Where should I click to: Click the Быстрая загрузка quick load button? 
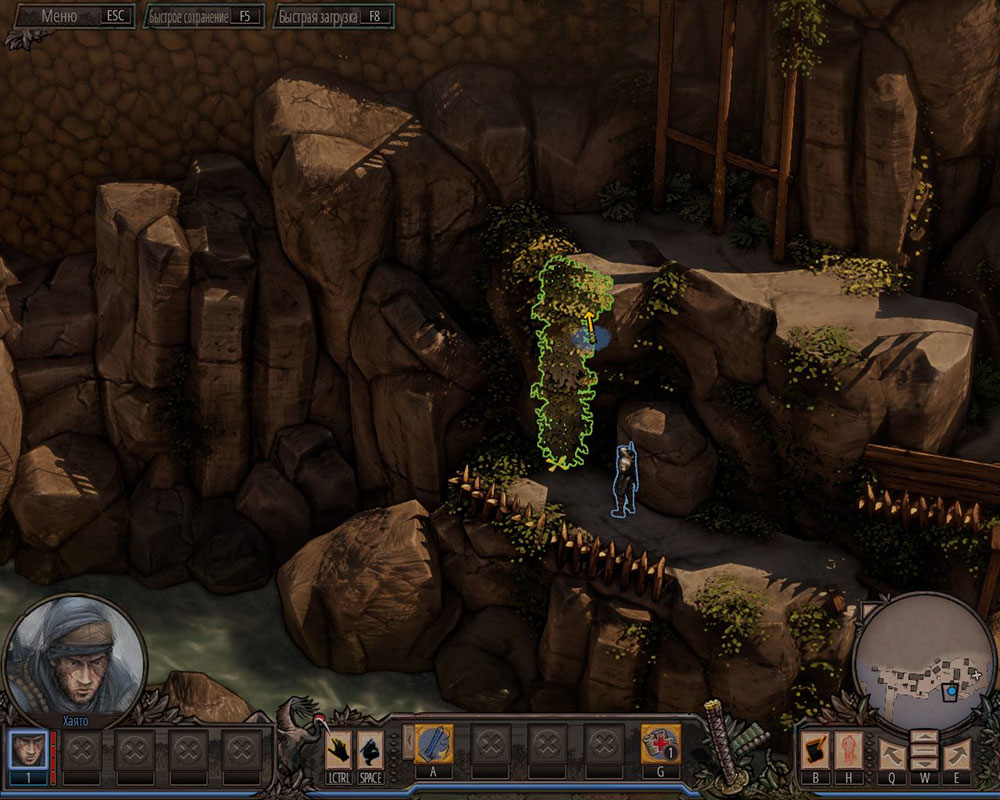click(333, 17)
